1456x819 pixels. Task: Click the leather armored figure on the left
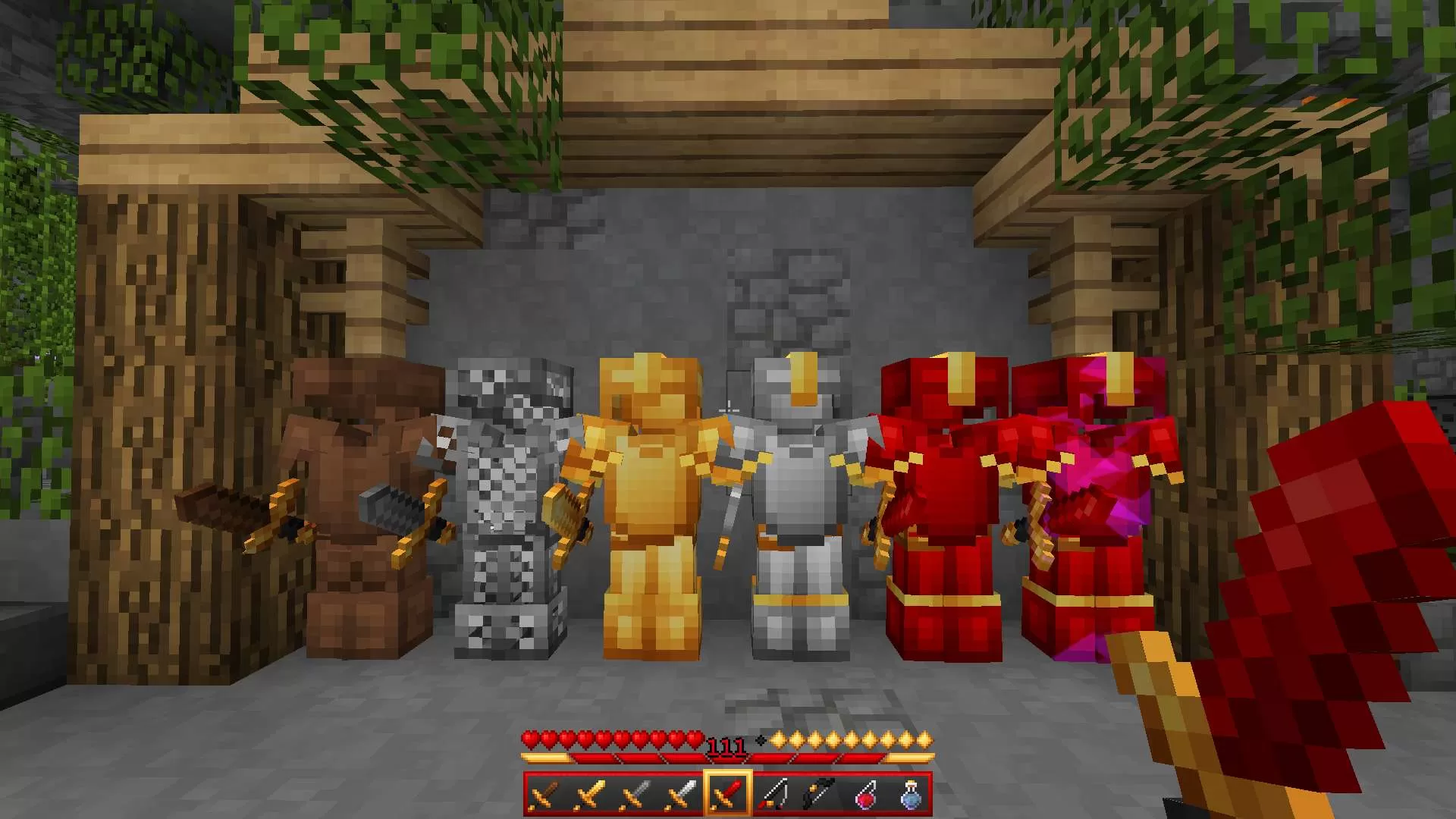(x=356, y=493)
